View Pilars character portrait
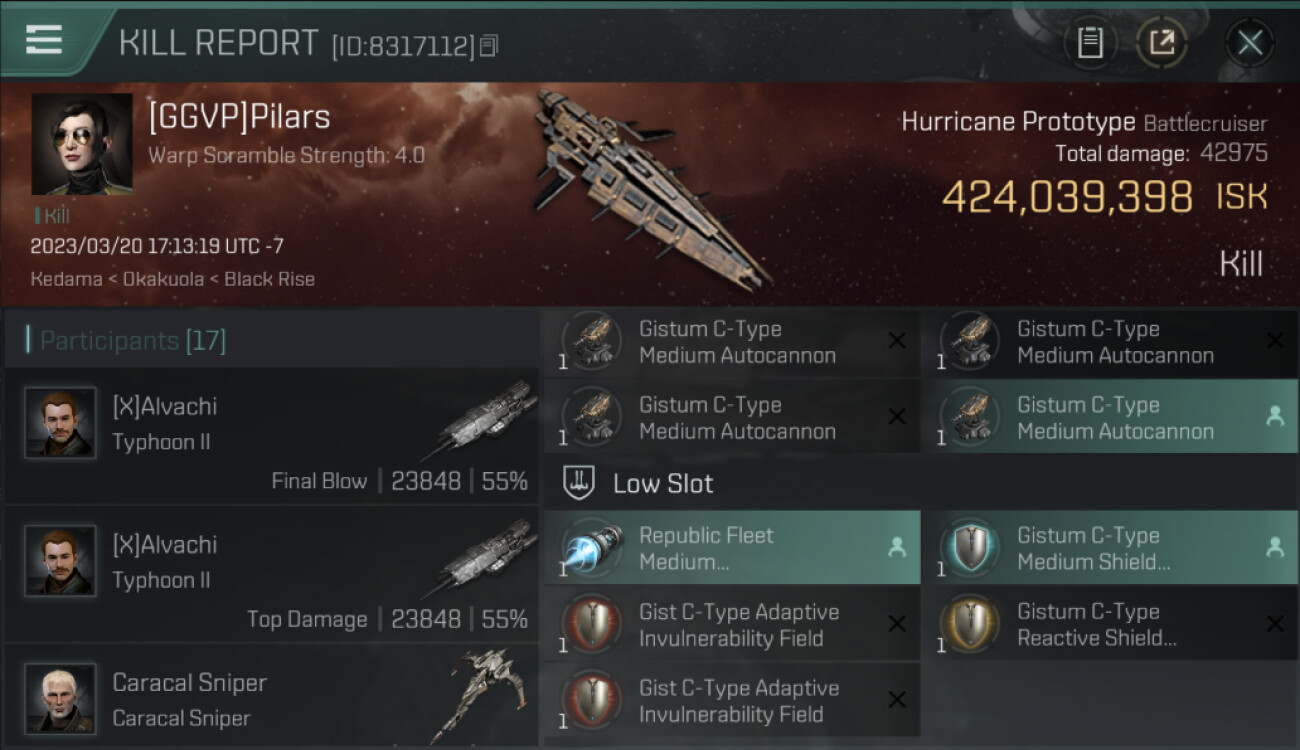The image size is (1300, 750). (x=81, y=144)
